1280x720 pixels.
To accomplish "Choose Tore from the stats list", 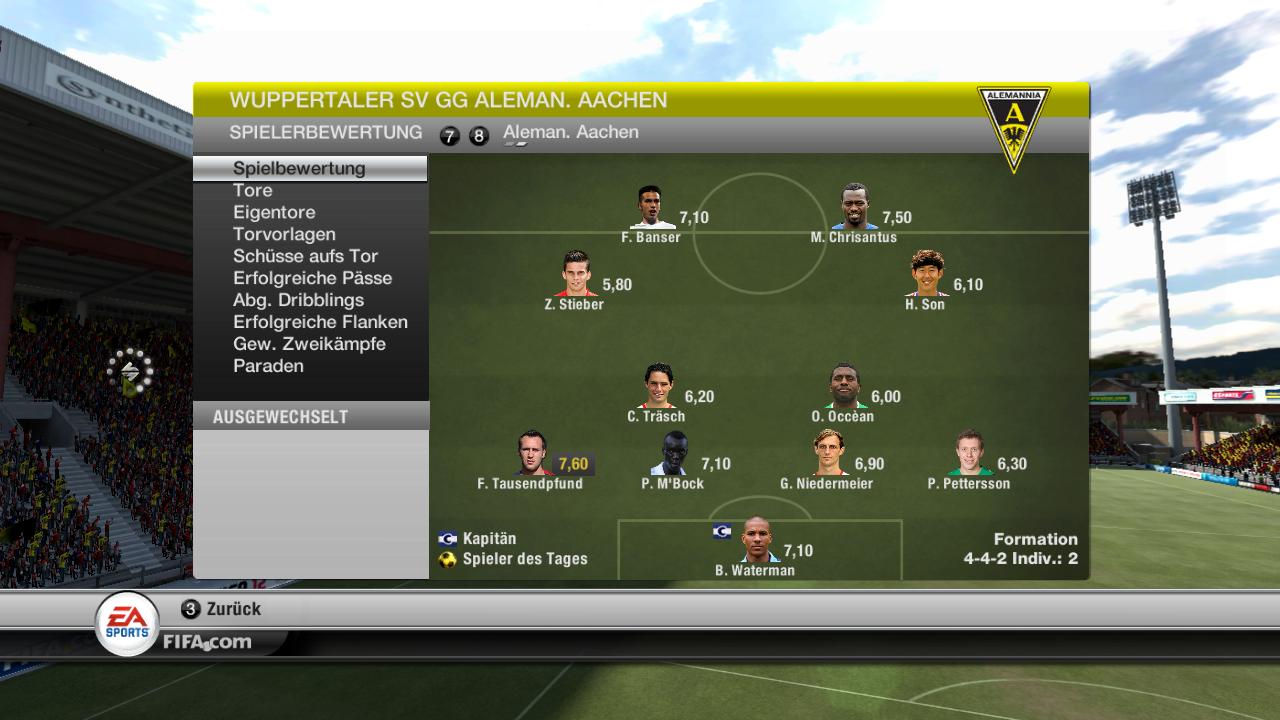I will point(252,190).
